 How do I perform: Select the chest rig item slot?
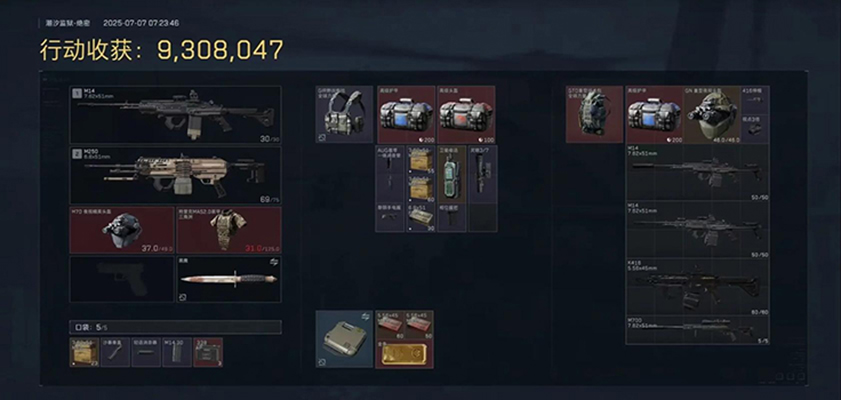tap(345, 114)
